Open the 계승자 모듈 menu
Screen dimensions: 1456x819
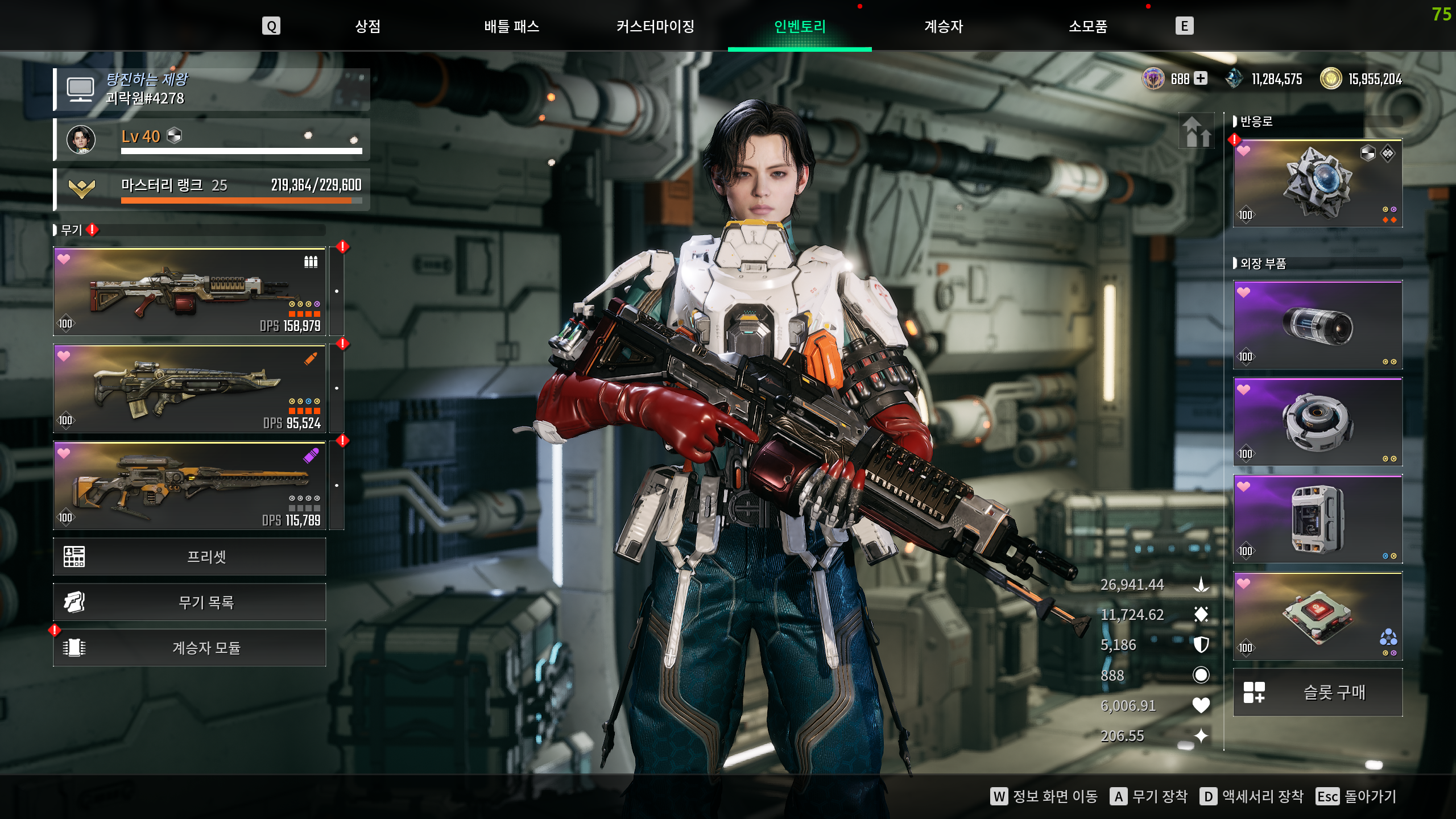[190, 647]
